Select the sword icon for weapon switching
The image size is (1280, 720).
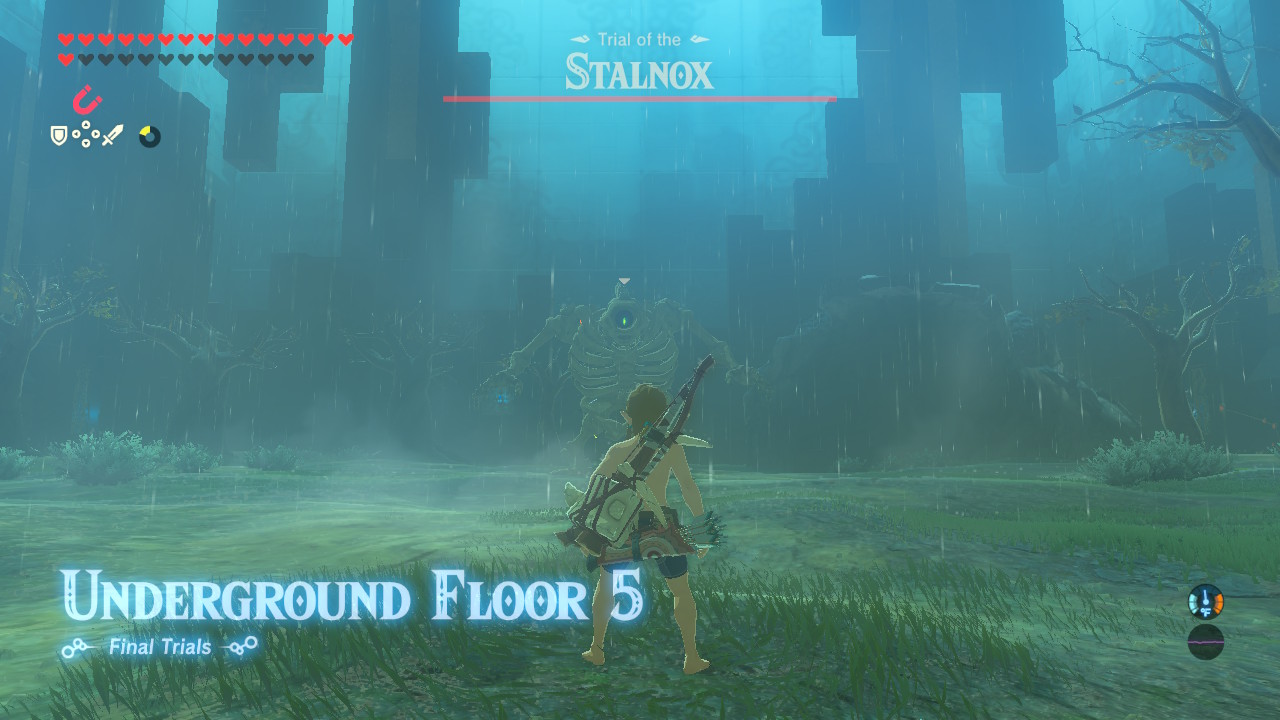tap(112, 135)
